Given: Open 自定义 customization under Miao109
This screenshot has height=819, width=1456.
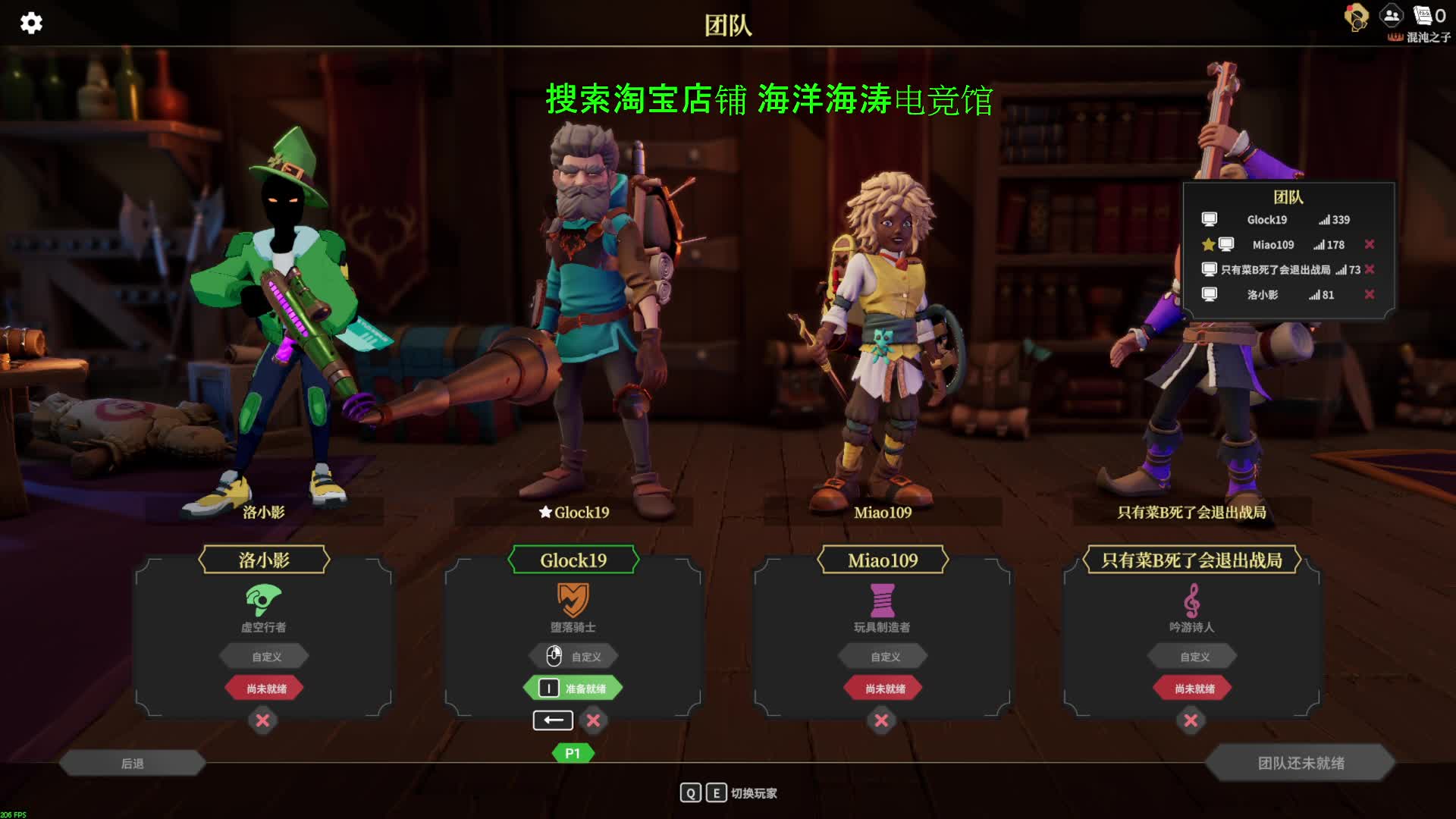Looking at the screenshot, I should [884, 657].
